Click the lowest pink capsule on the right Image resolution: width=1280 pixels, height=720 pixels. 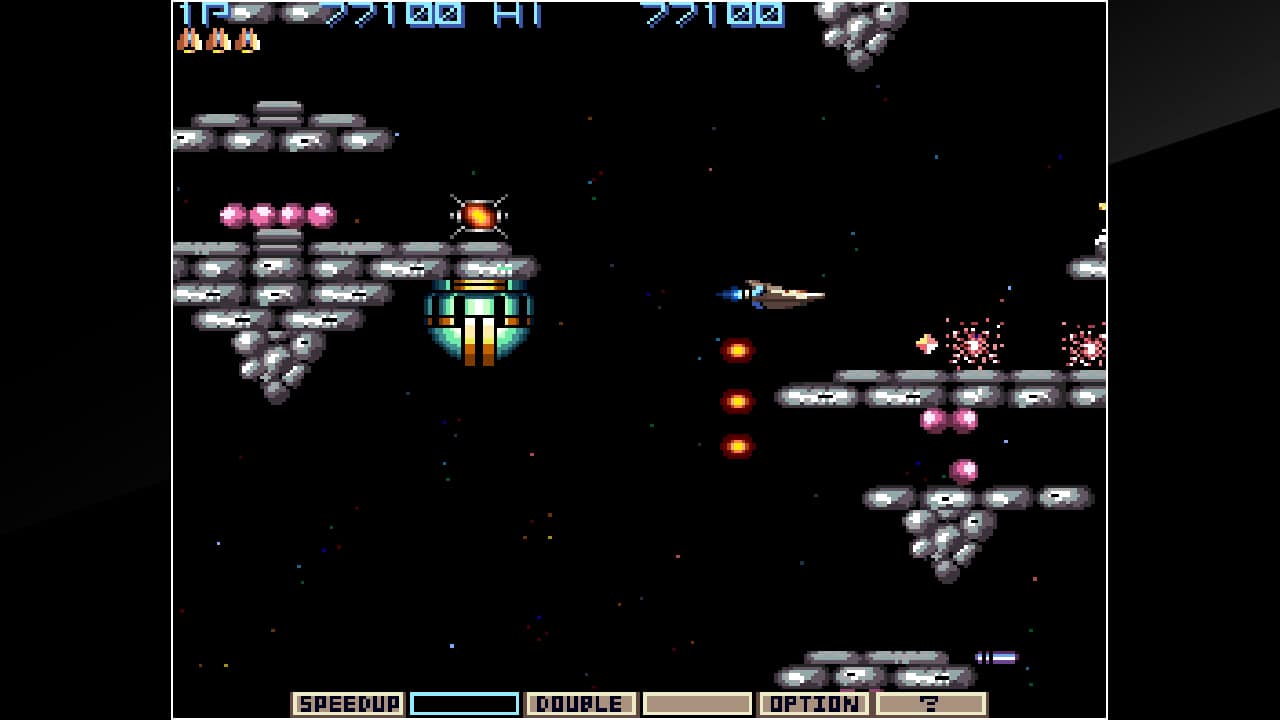pos(965,469)
